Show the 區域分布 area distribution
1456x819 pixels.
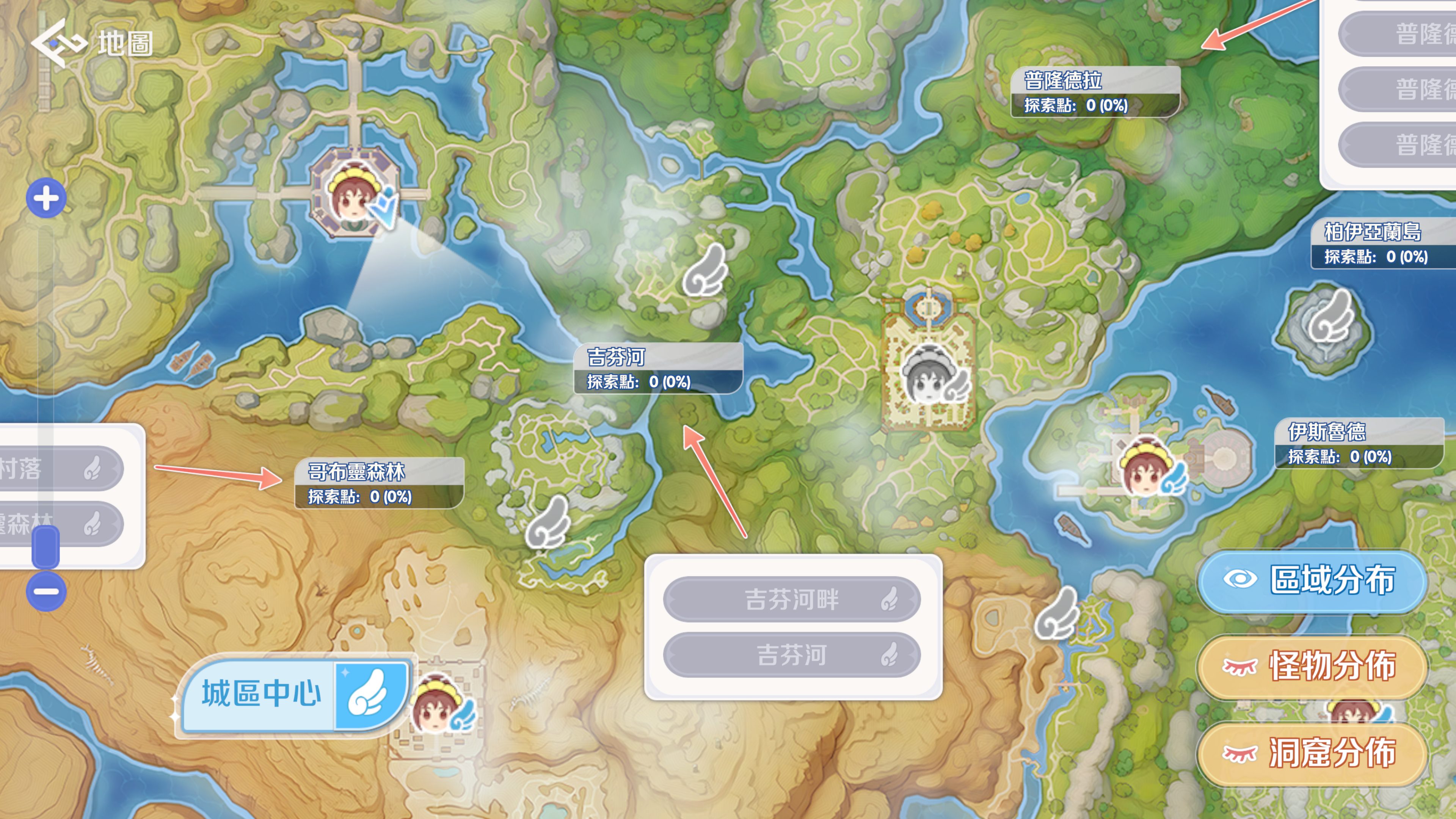pyautogui.click(x=1312, y=581)
